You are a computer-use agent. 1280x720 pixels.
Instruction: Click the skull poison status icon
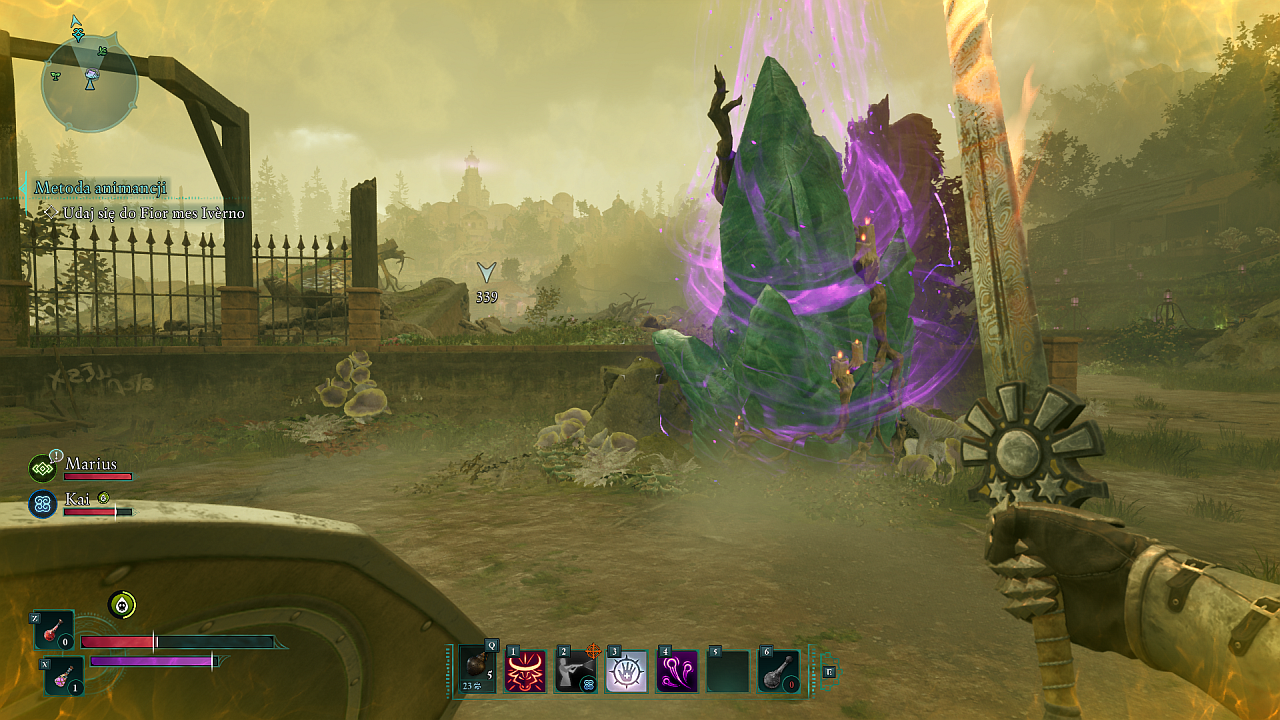[x=122, y=604]
